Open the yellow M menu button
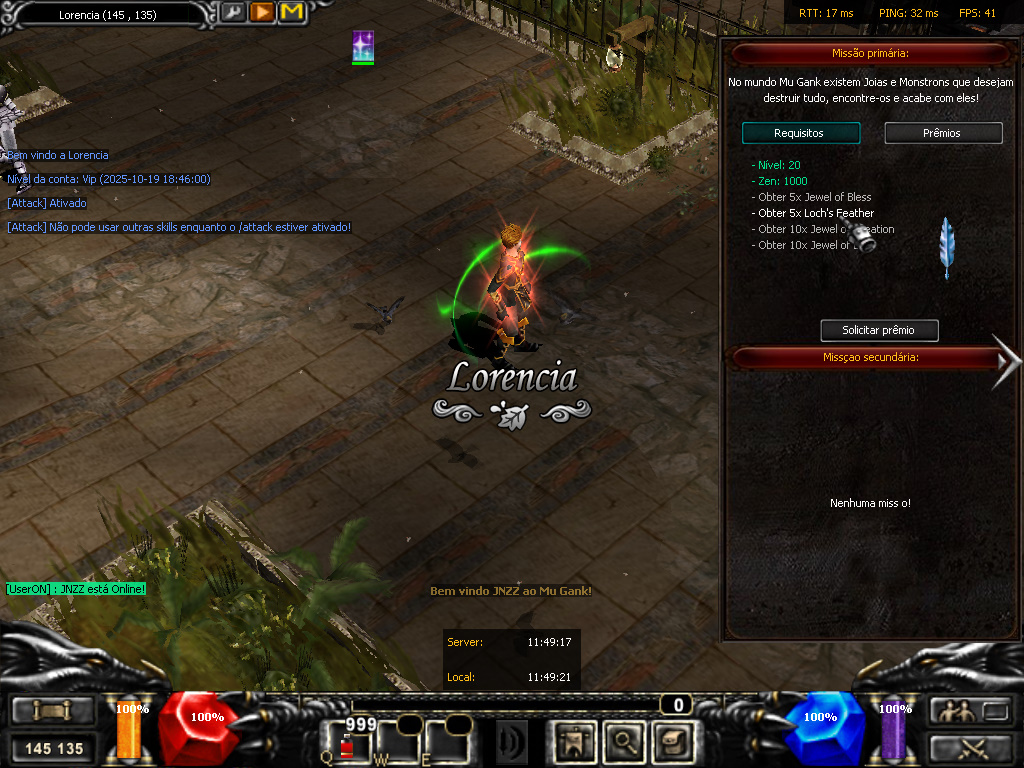 click(291, 13)
